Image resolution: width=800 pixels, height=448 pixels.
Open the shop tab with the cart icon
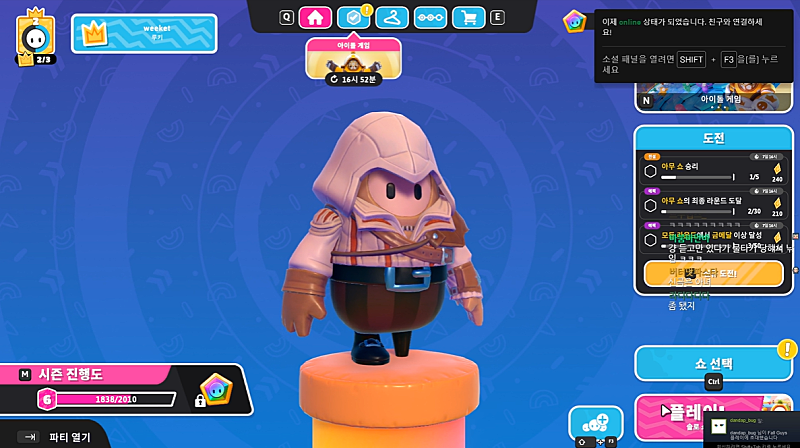coord(468,17)
